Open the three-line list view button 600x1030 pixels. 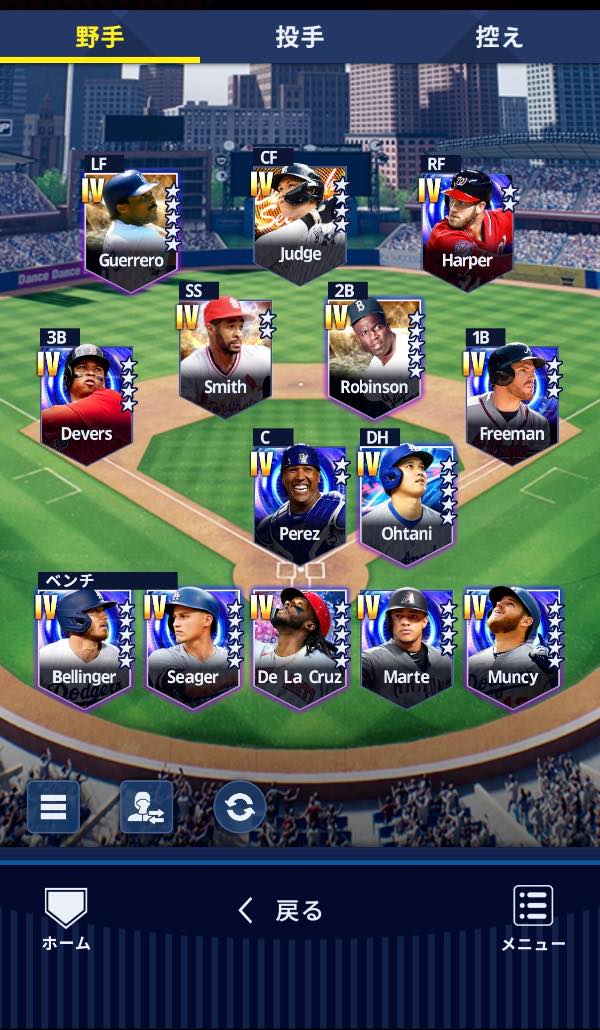coord(53,807)
